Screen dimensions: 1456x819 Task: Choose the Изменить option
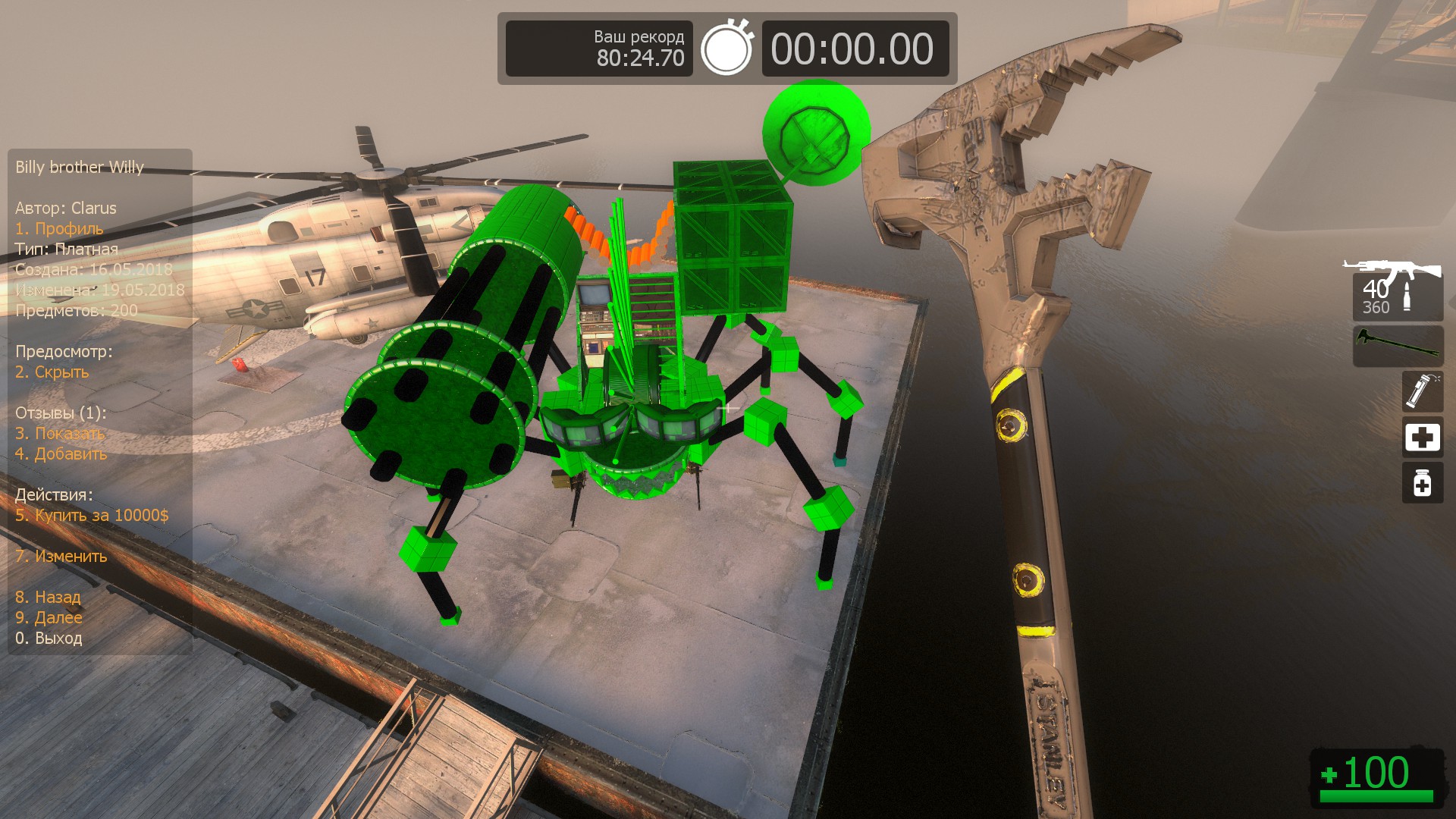point(61,556)
